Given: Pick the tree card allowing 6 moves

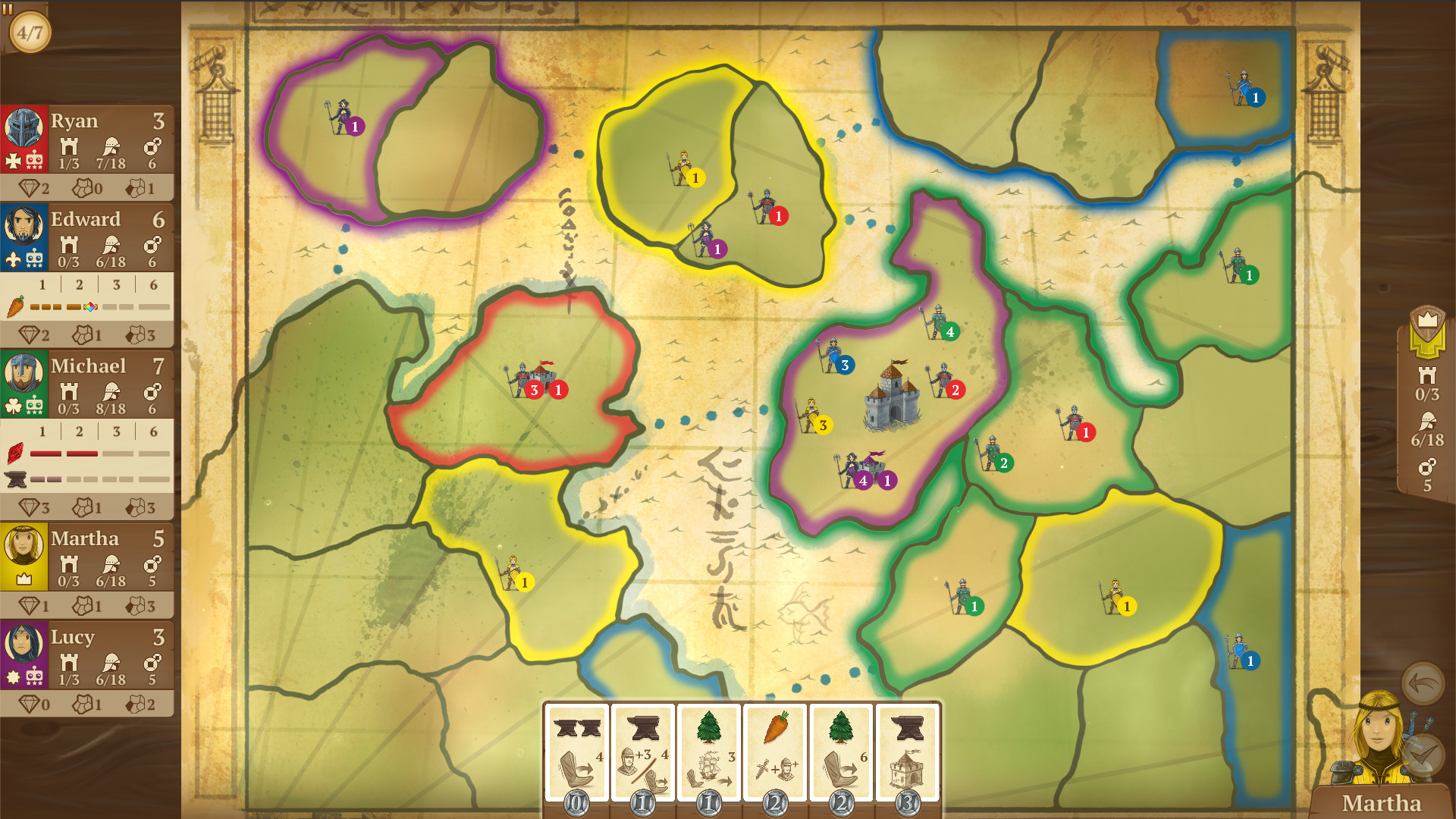Looking at the screenshot, I should click(x=842, y=747).
